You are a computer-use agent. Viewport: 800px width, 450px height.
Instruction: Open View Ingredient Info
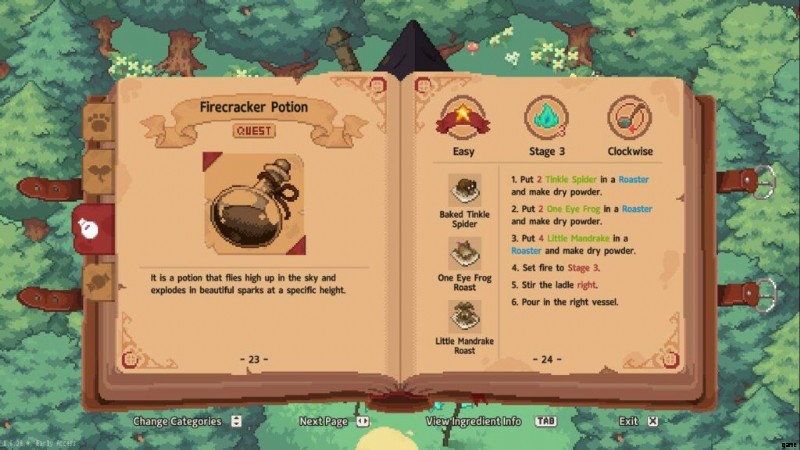474,421
